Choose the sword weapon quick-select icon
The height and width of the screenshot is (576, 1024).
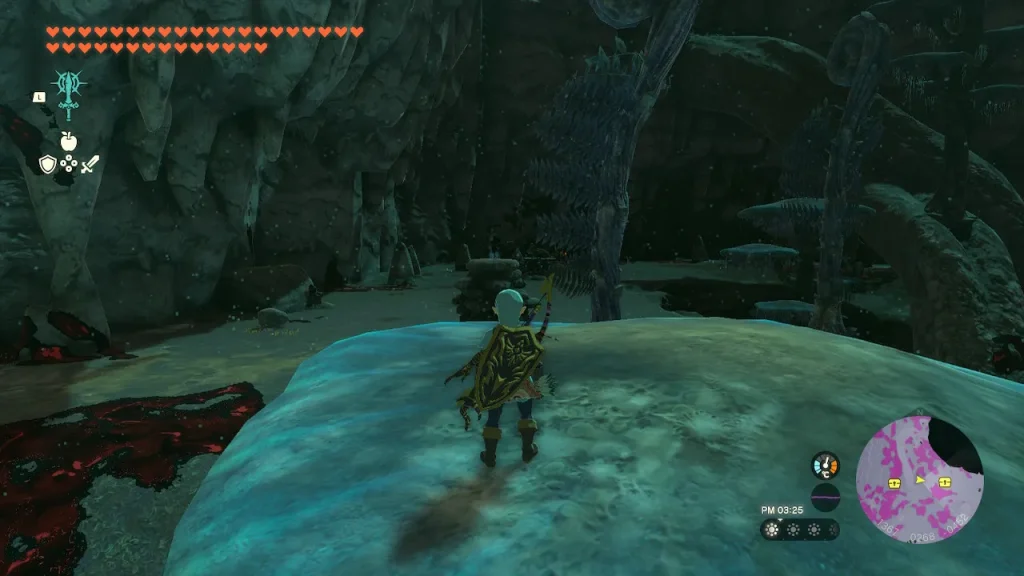coord(90,163)
